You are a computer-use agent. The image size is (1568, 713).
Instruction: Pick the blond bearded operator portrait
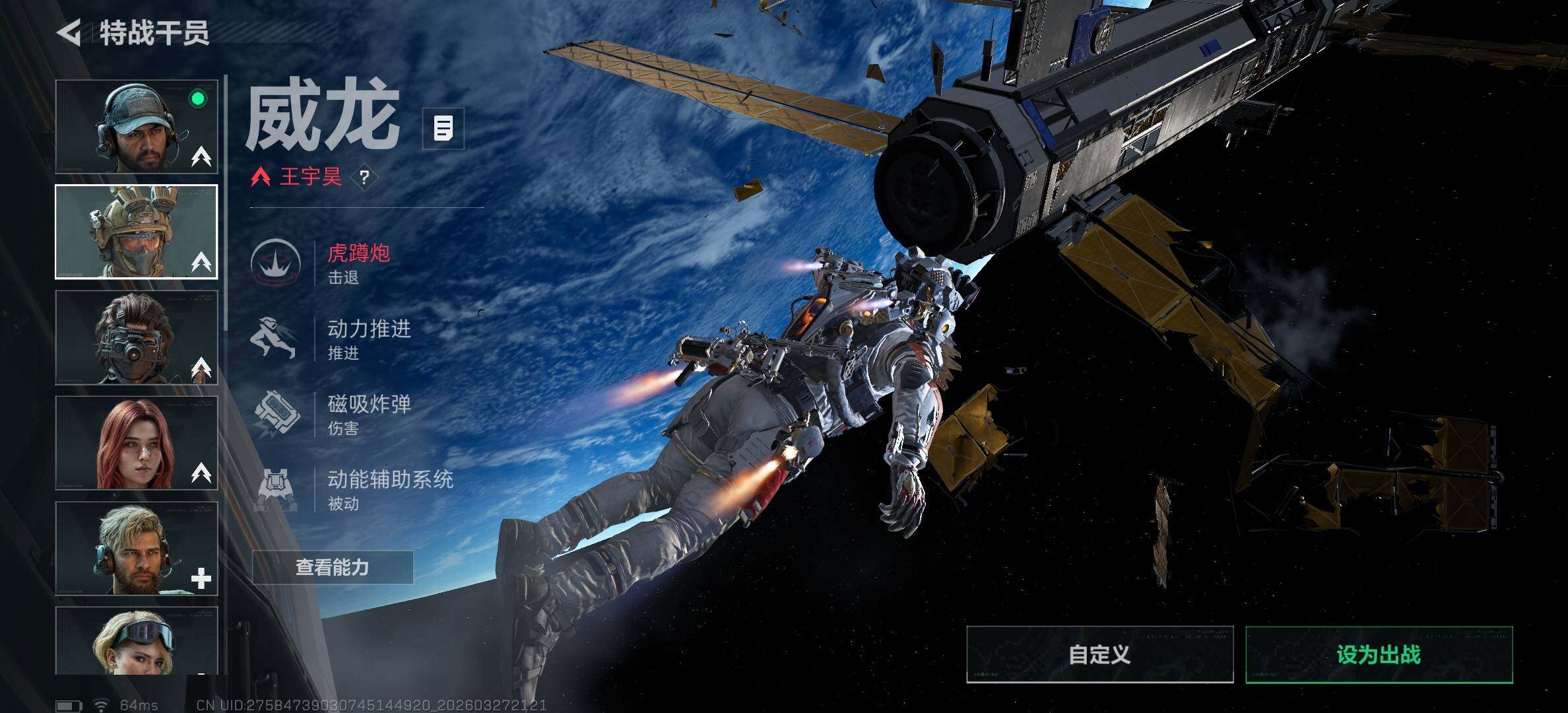137,549
